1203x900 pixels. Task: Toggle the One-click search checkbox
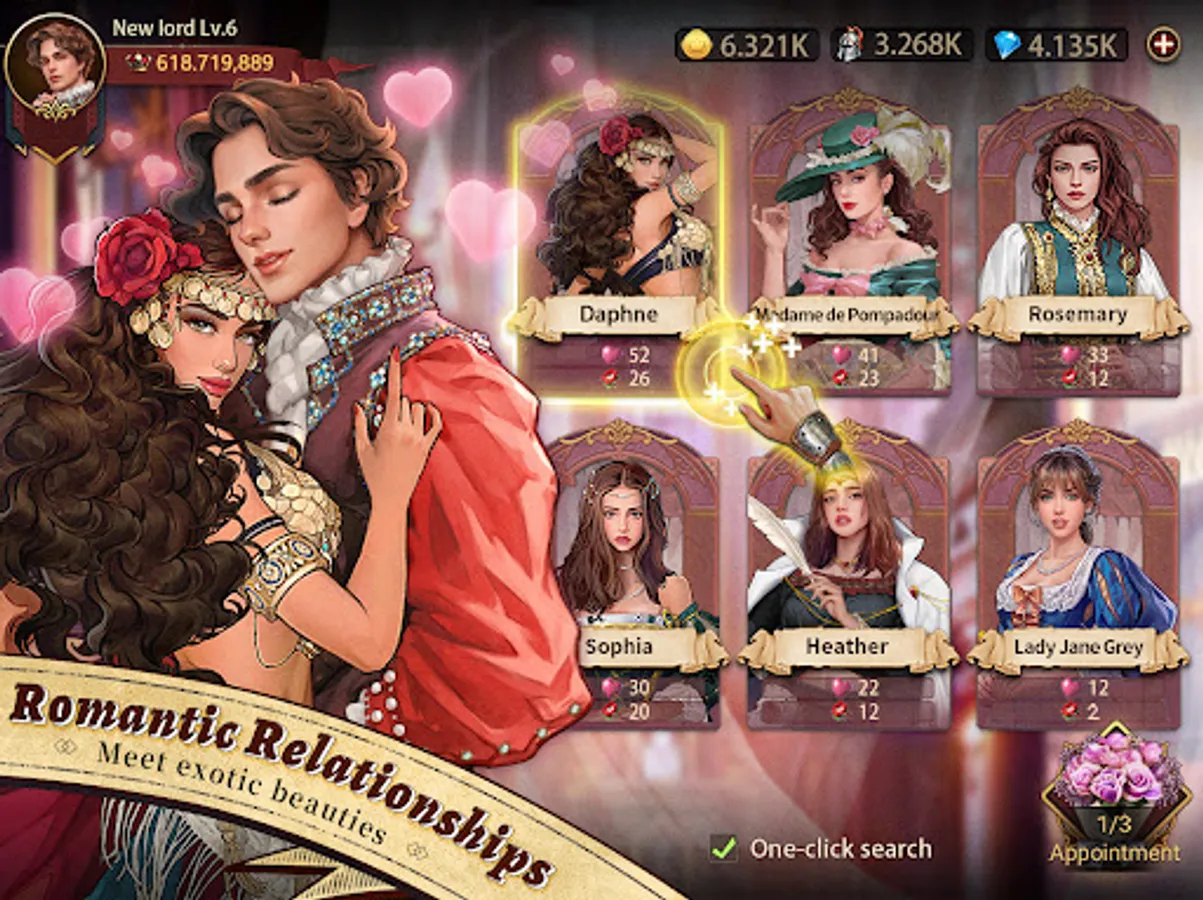coord(723,849)
